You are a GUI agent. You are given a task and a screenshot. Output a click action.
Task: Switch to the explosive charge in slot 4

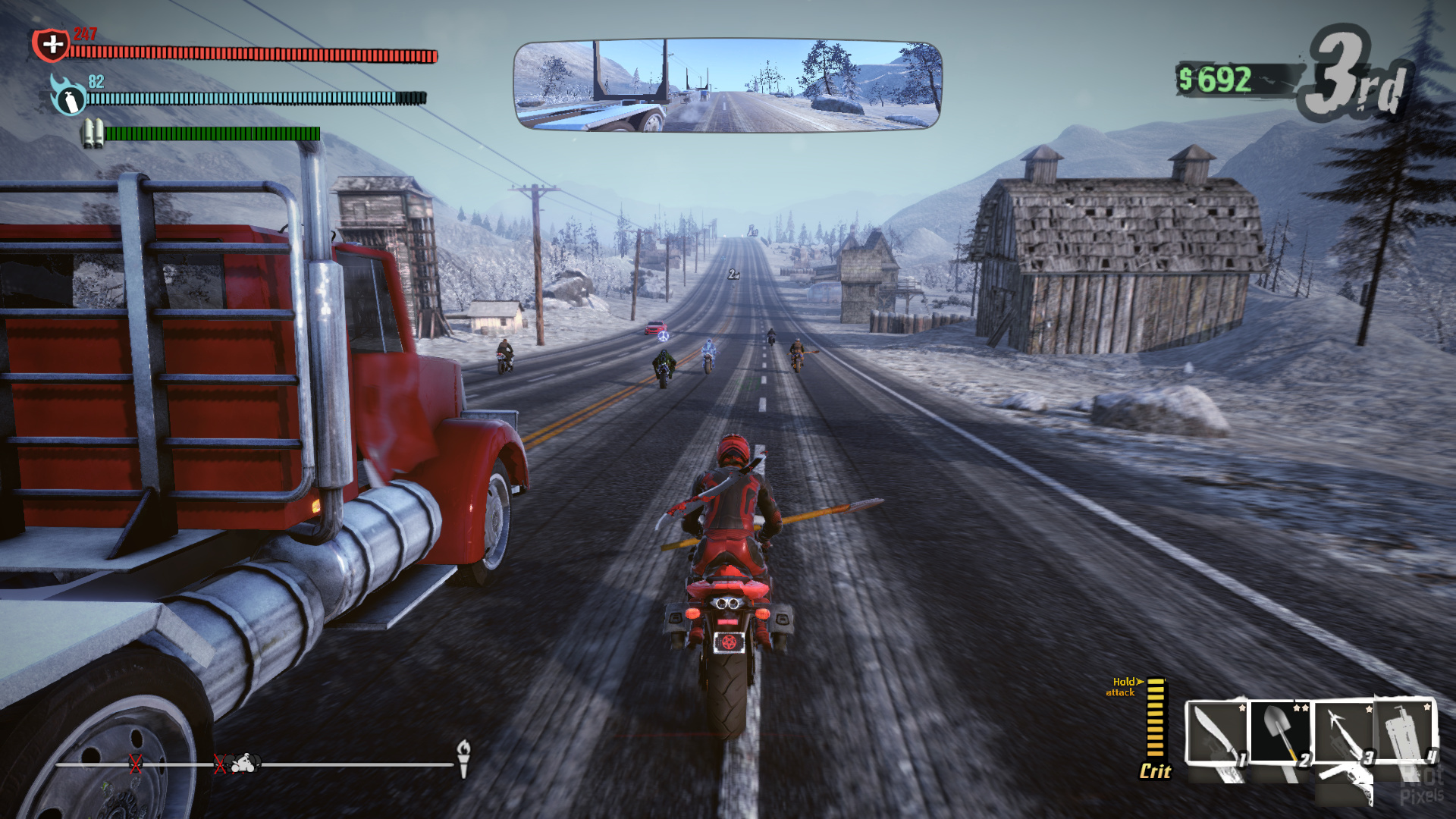[1405, 731]
